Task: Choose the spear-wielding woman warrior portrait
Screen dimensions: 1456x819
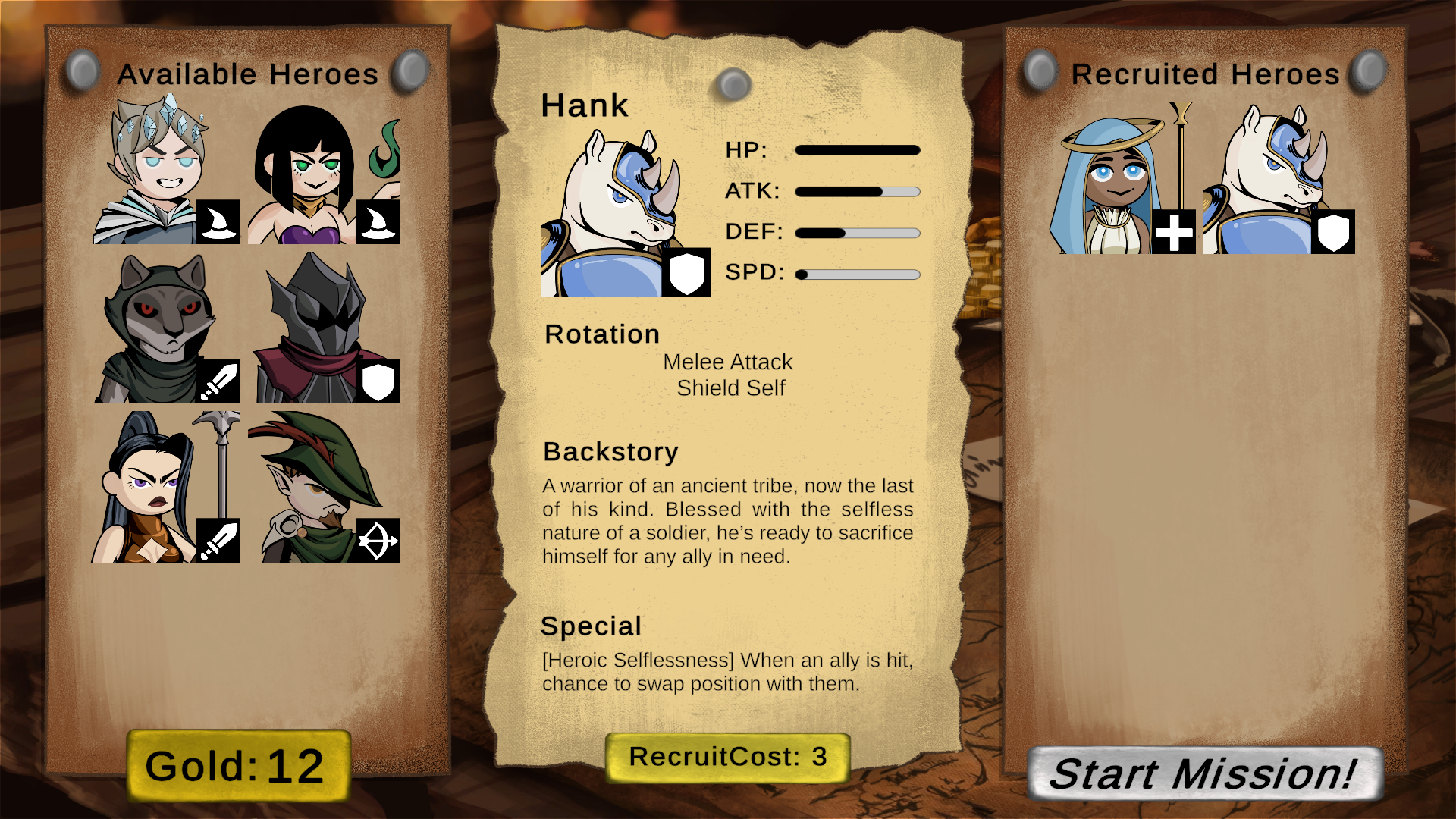Action: (x=166, y=488)
